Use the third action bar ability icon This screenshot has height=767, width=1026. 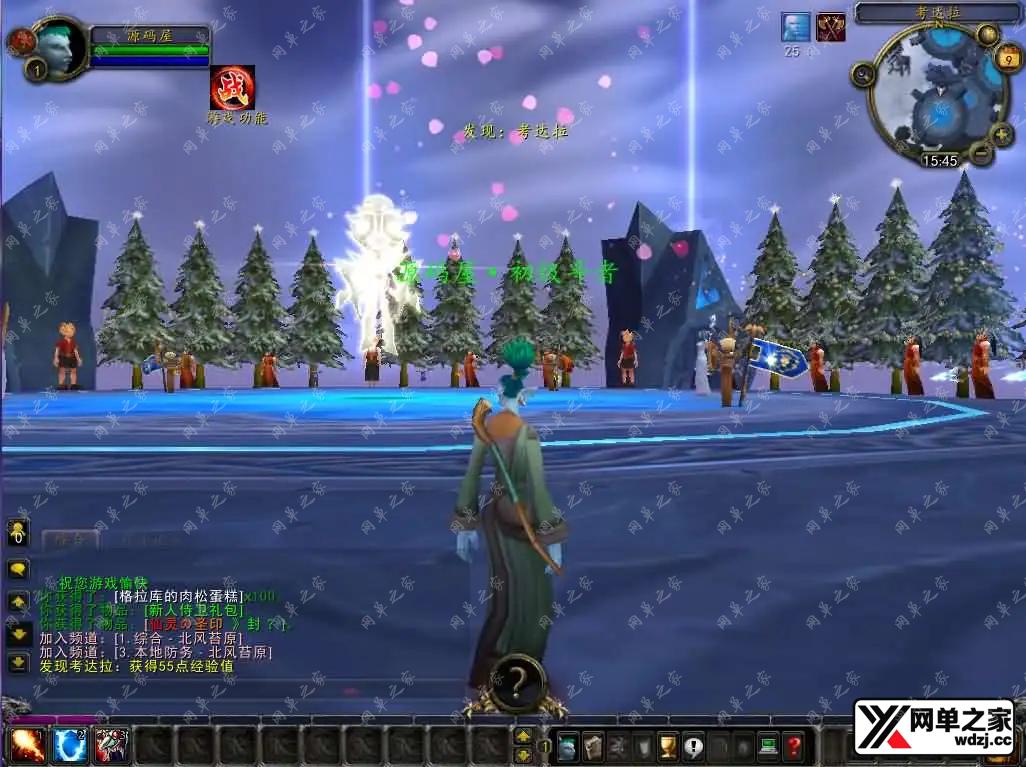click(111, 745)
